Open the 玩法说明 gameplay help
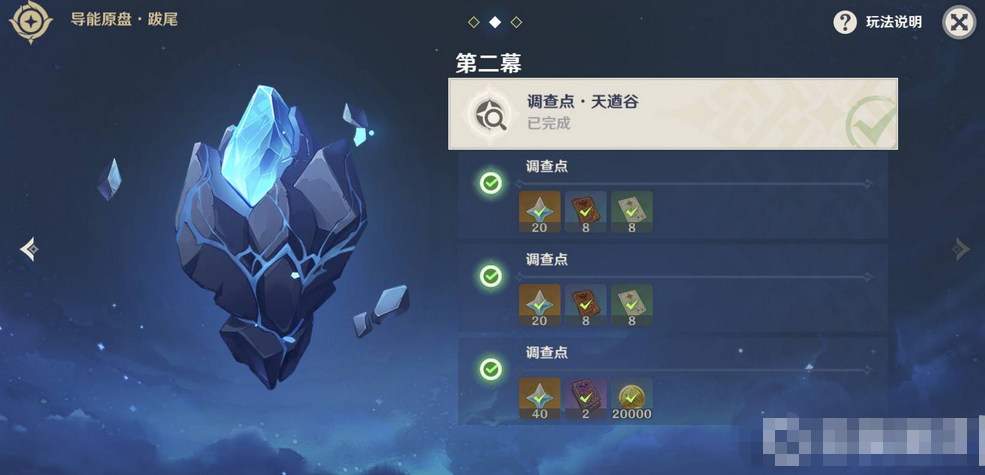Viewport: 985px width, 475px height. 879,22
